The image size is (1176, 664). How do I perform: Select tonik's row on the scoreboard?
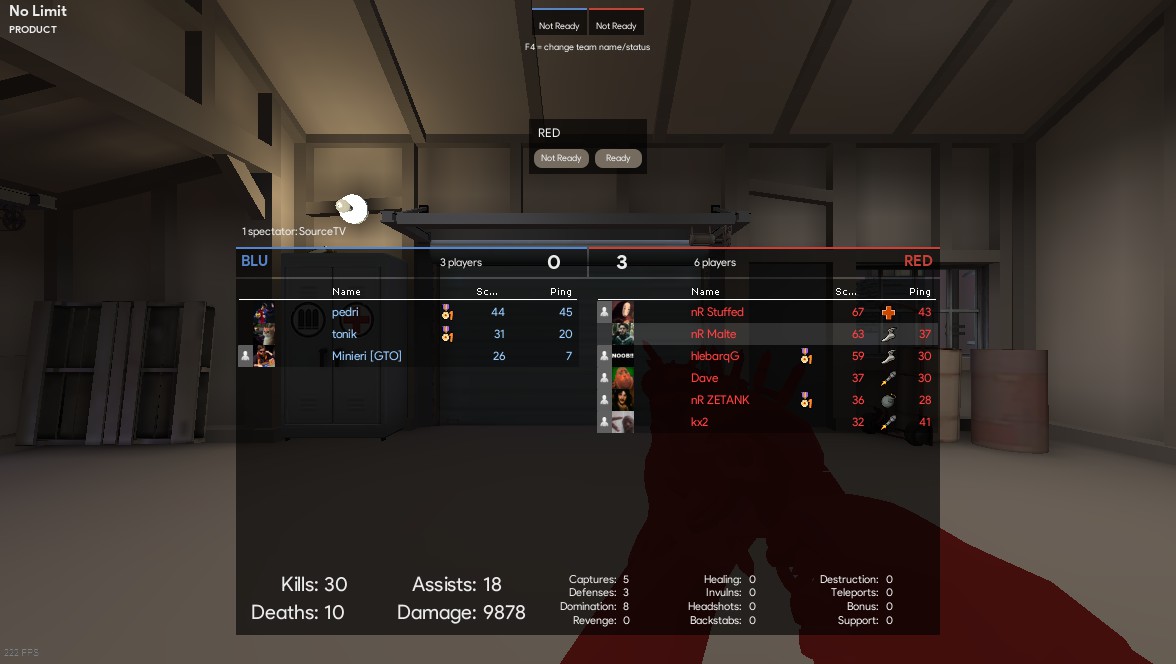[x=344, y=334]
